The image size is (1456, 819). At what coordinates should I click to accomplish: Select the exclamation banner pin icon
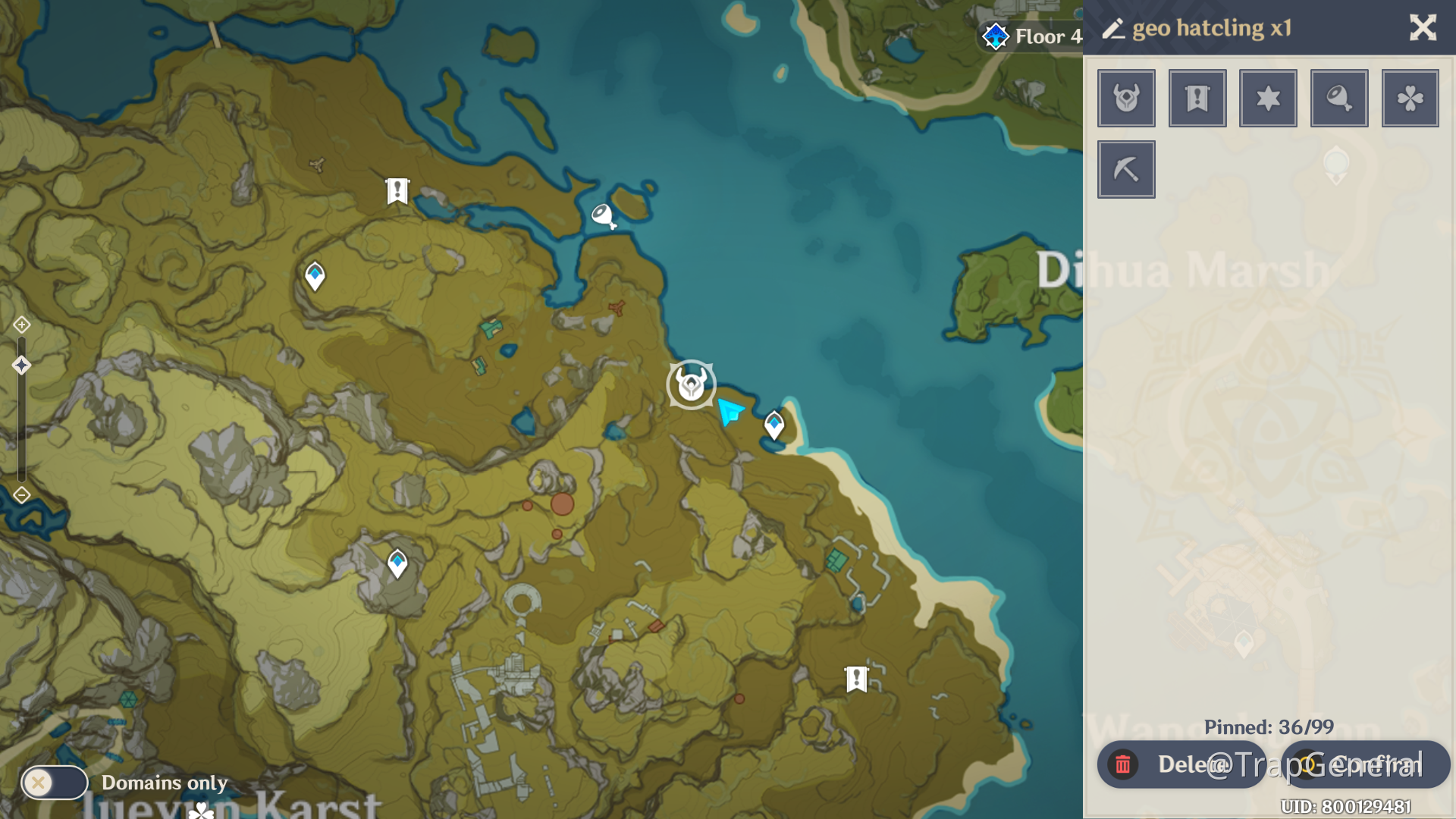1197,98
